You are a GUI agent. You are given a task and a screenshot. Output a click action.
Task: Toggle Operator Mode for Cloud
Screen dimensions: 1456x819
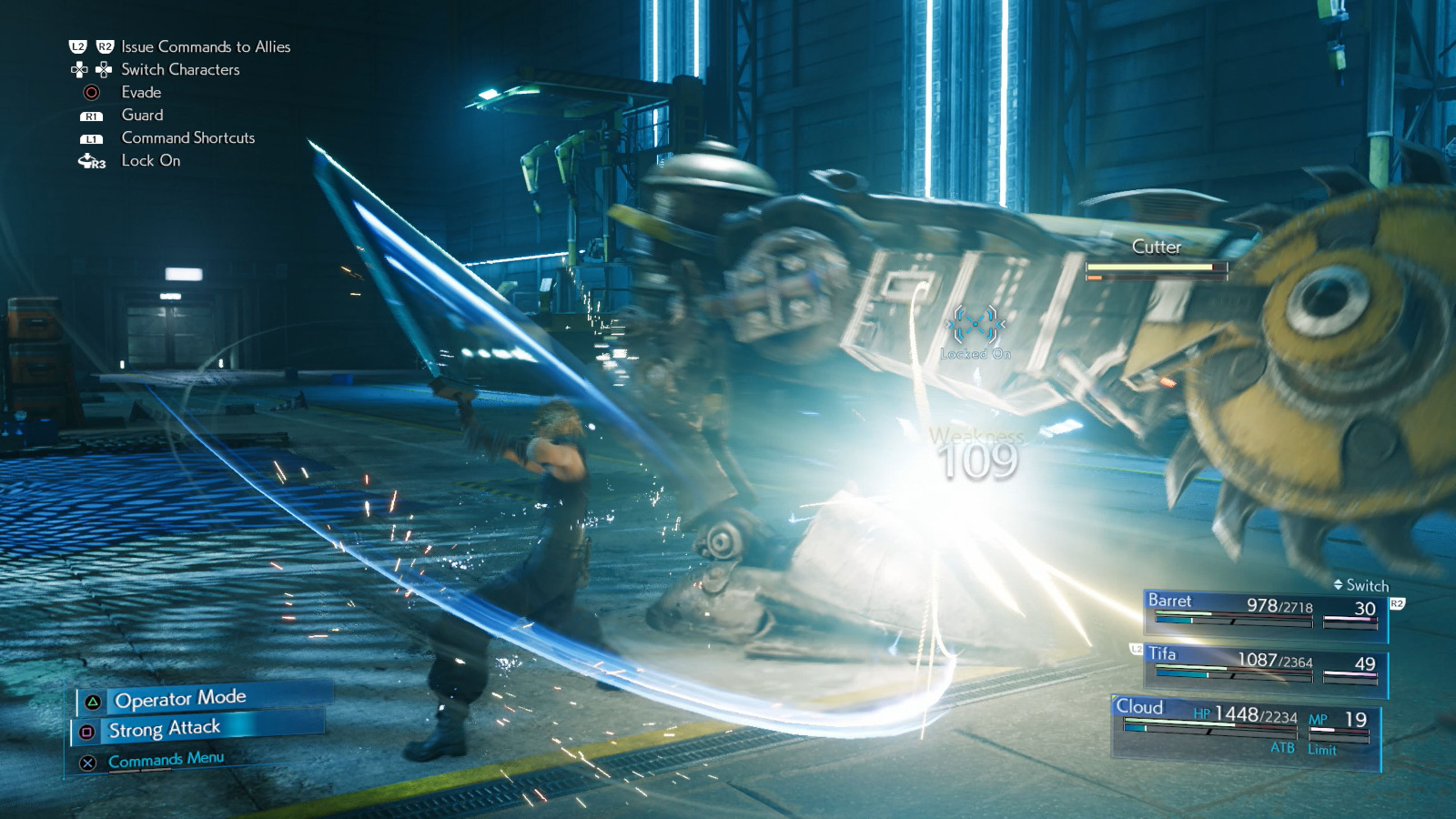tap(178, 697)
